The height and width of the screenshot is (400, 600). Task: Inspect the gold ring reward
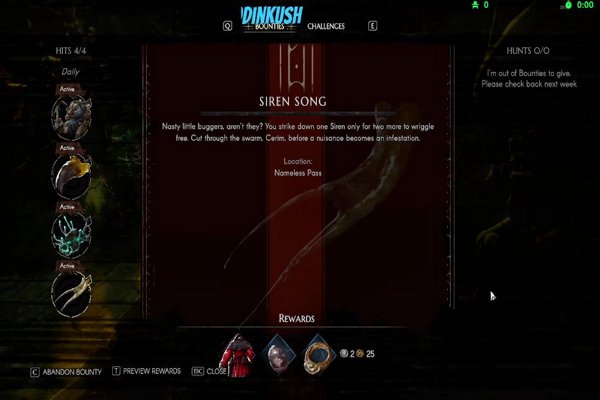tap(317, 352)
